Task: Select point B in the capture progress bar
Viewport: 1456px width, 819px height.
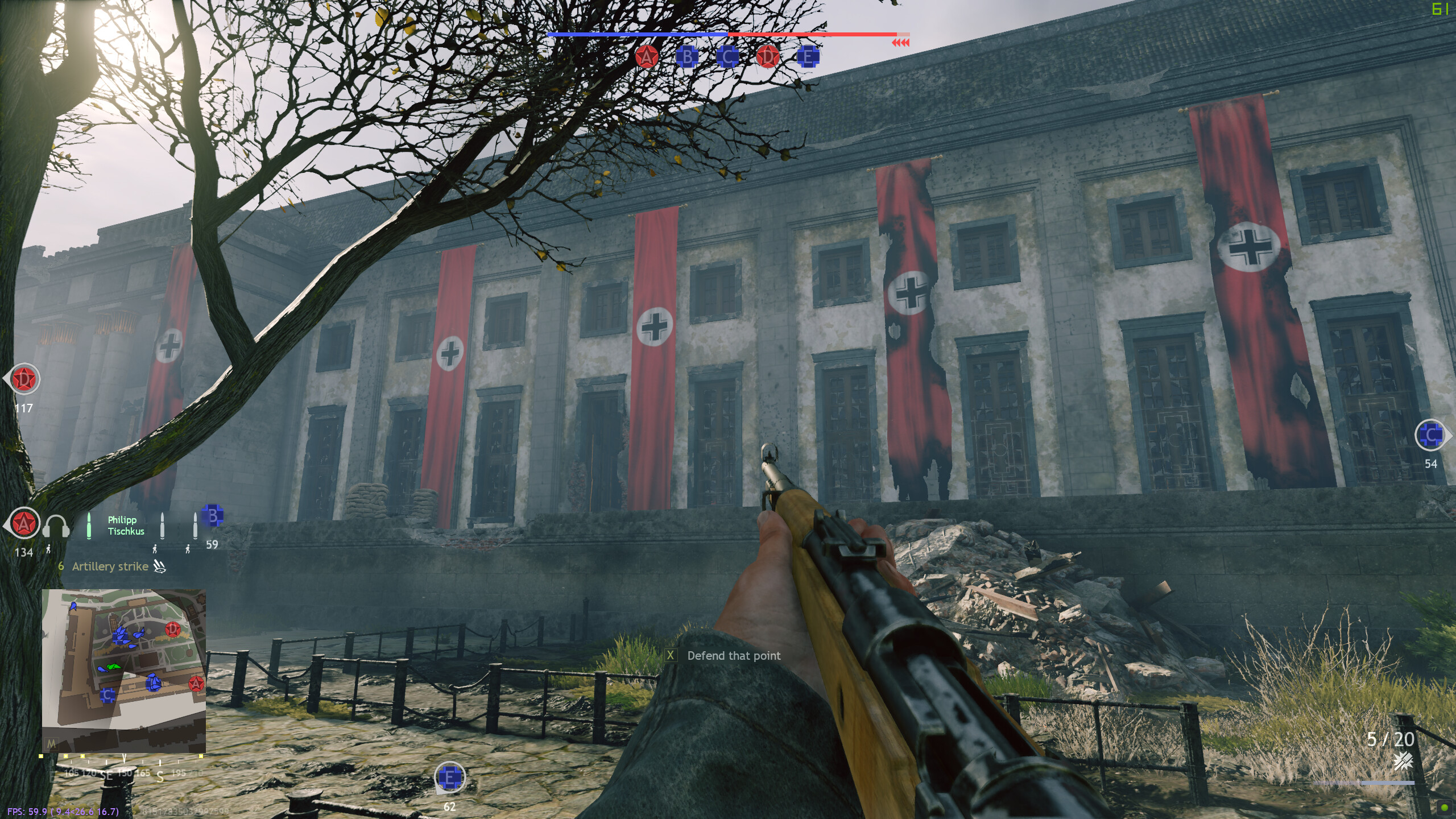Action: tap(687, 56)
